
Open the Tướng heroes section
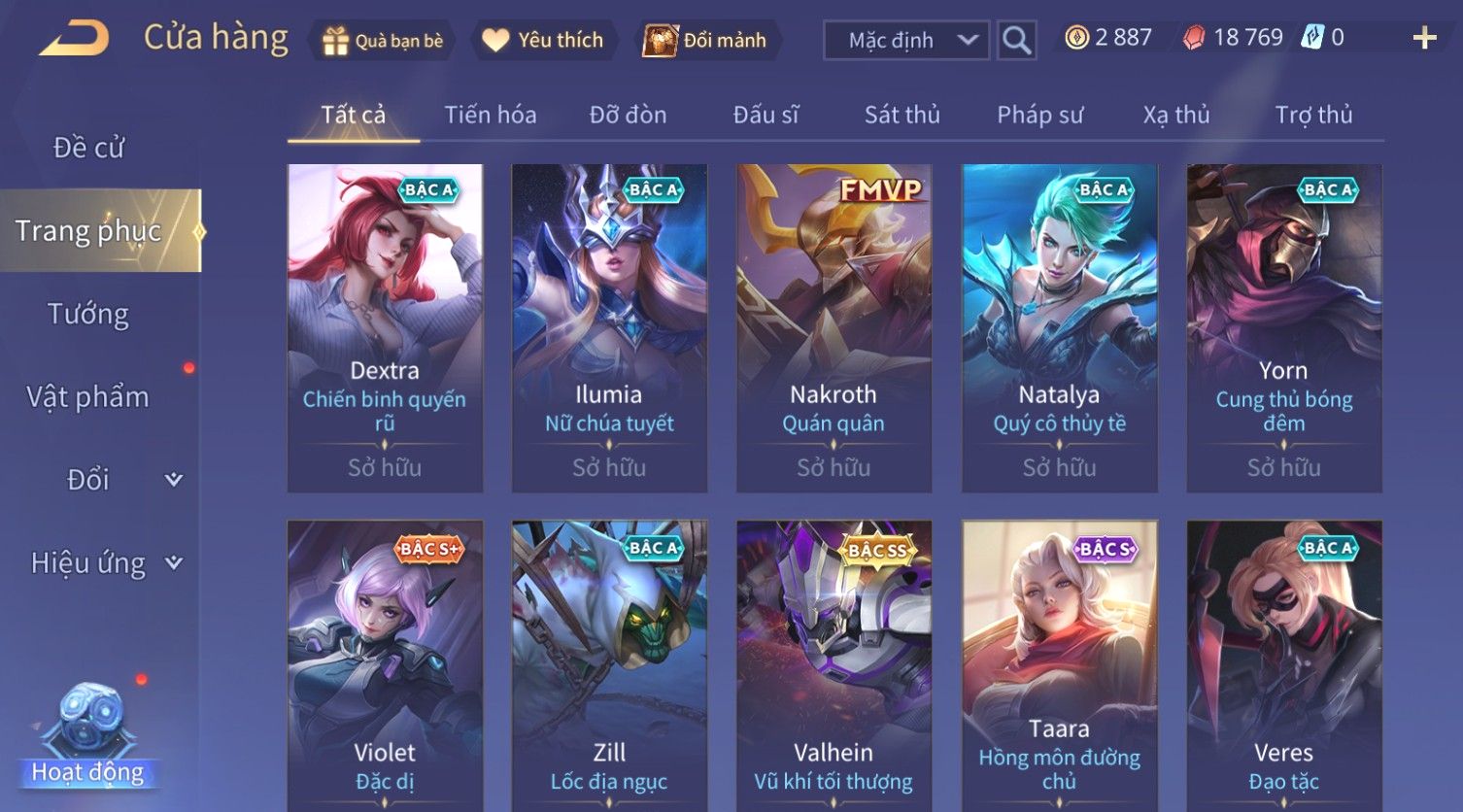(x=88, y=314)
